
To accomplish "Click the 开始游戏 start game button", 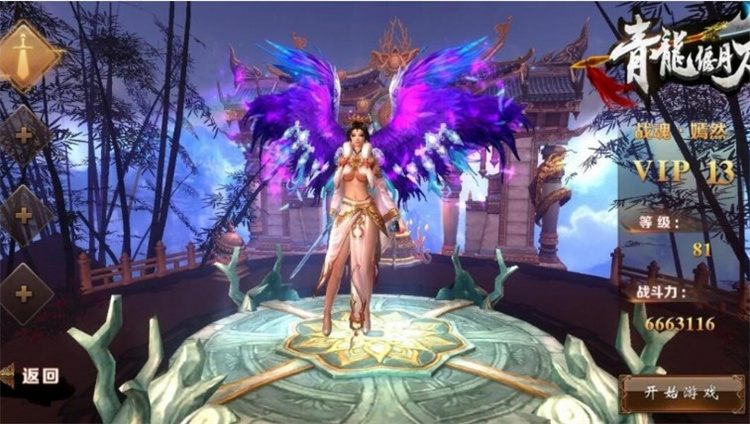I will pos(682,392).
